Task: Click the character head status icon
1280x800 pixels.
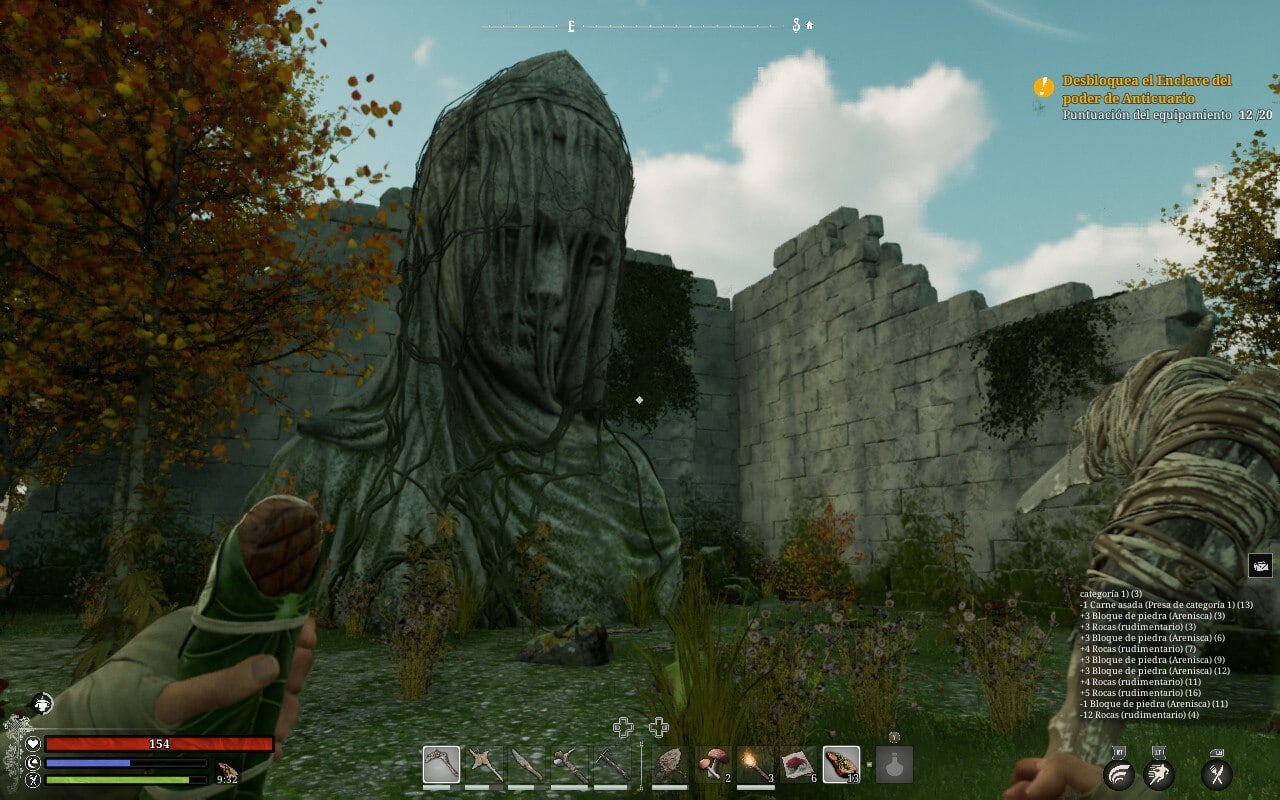Action: pyautogui.click(x=41, y=703)
